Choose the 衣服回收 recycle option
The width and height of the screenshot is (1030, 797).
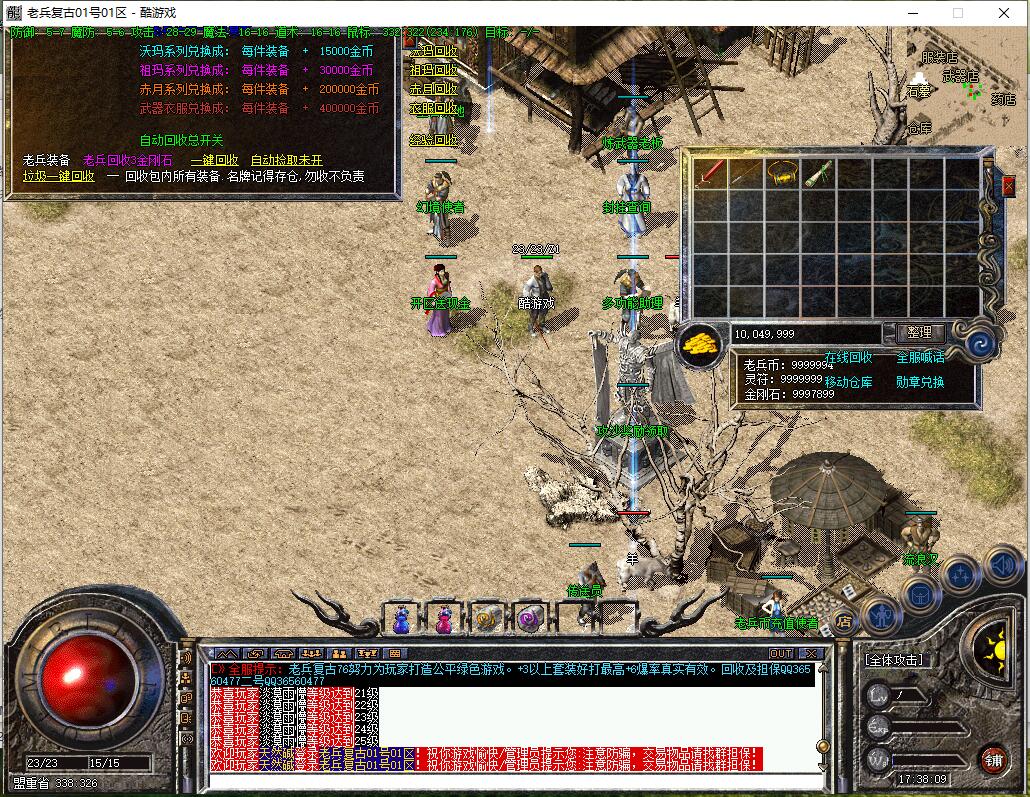[433, 108]
